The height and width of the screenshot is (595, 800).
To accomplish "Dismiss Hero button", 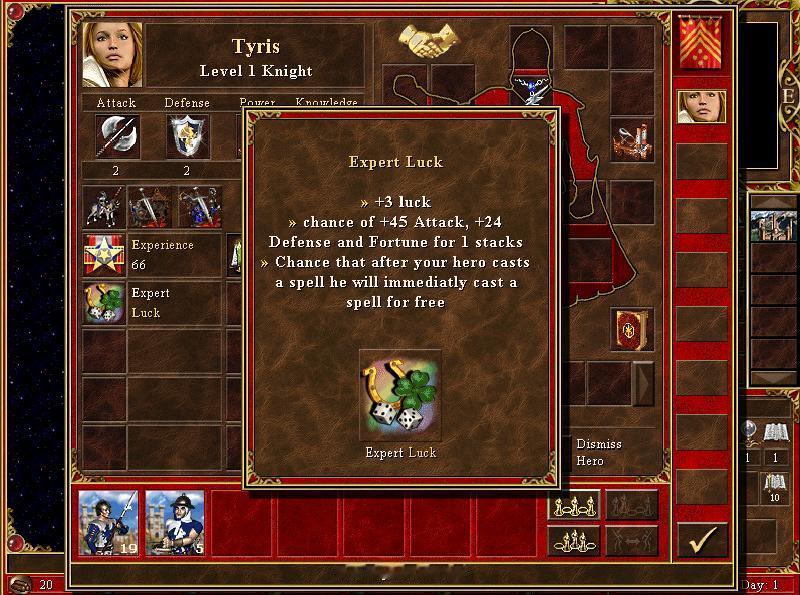I will (599, 452).
